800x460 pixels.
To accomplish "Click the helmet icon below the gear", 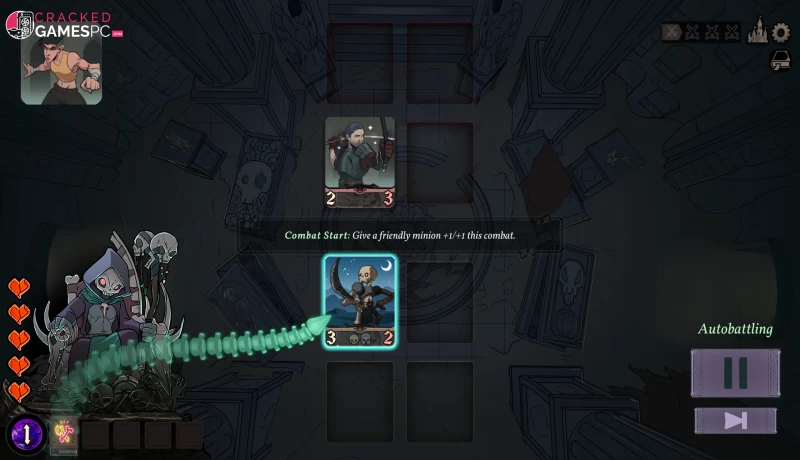I will (x=780, y=61).
